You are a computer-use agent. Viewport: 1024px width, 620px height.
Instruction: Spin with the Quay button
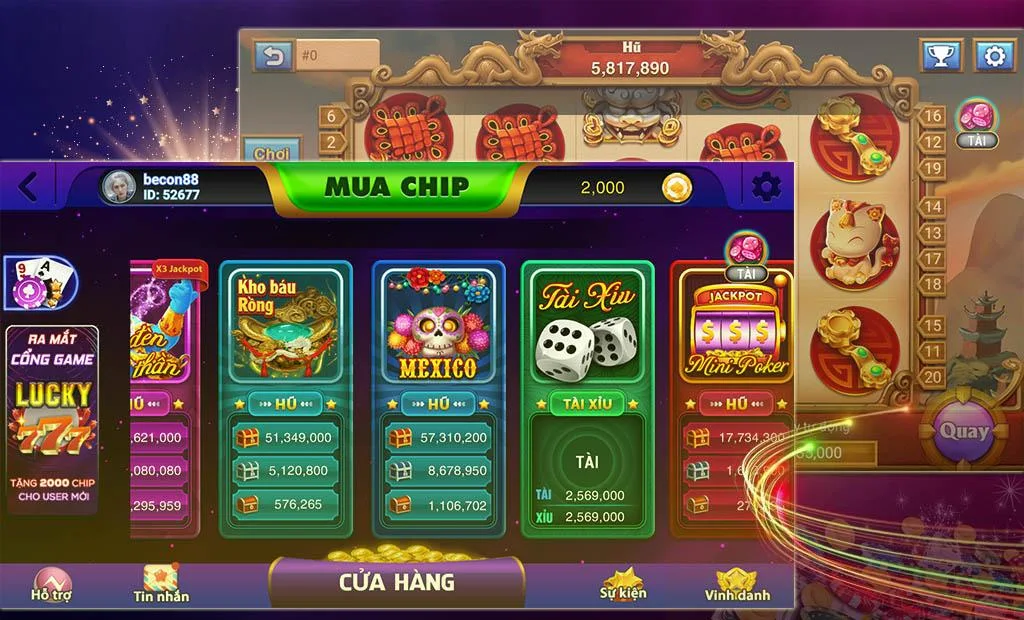962,432
